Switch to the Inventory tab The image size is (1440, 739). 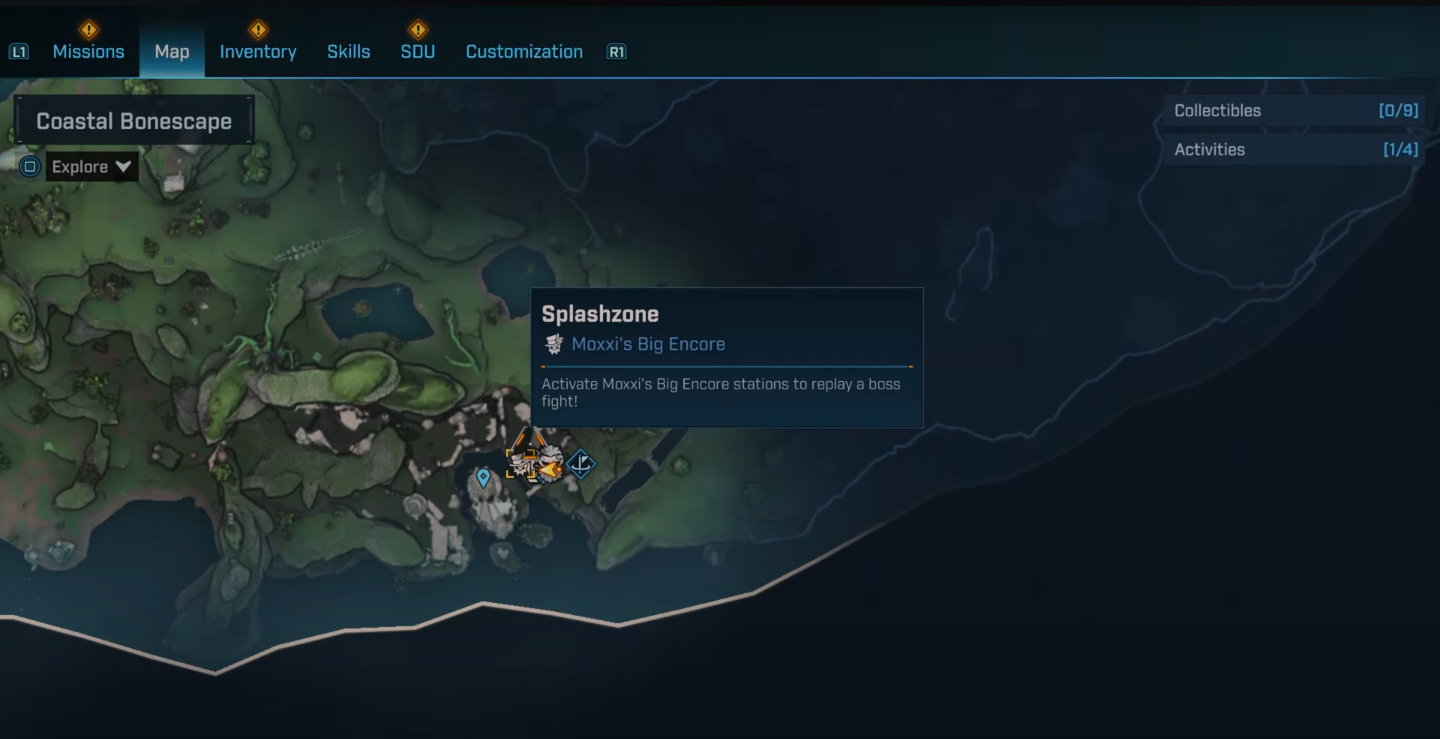[x=258, y=52]
